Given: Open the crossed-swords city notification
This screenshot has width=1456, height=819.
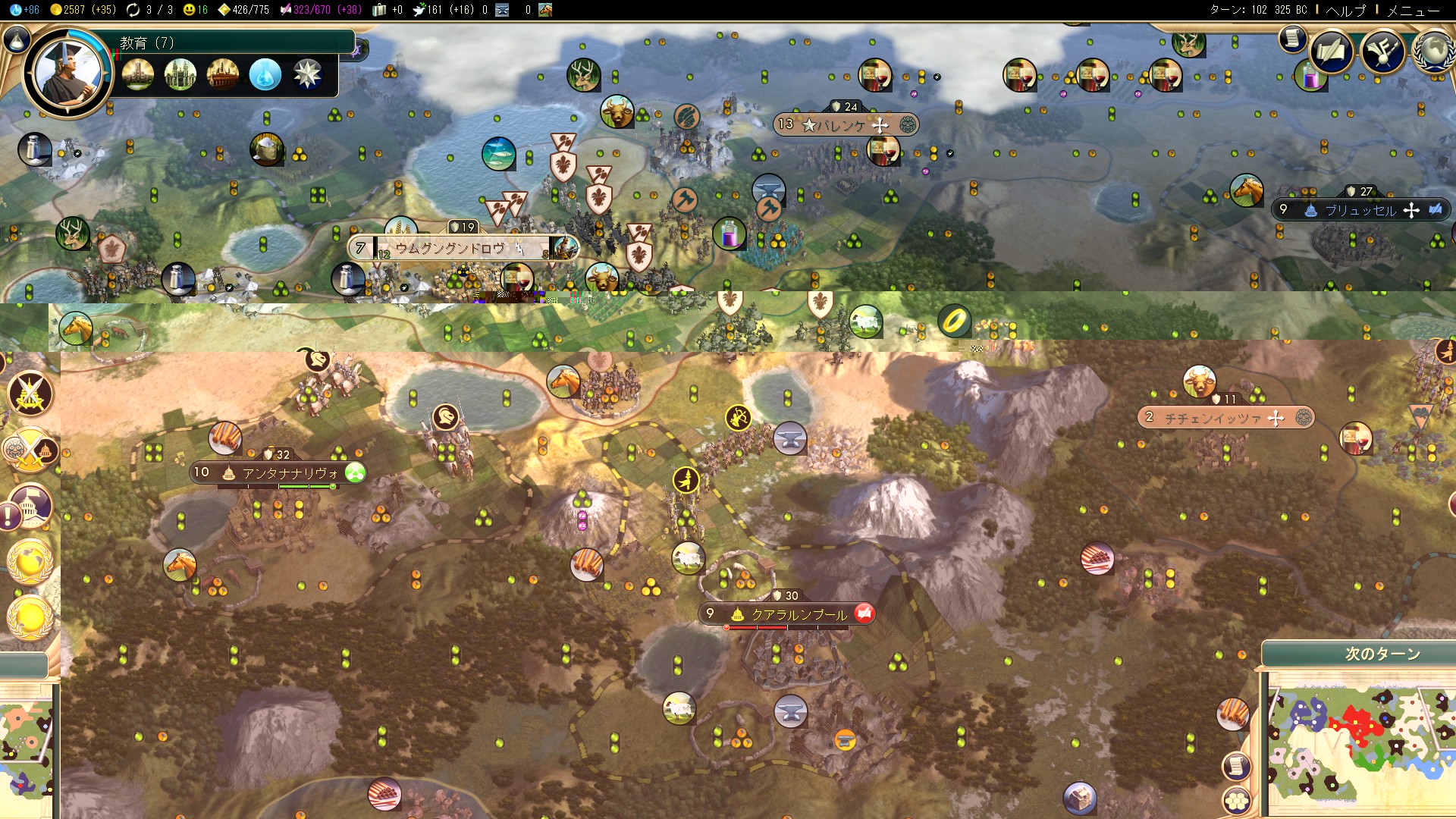Looking at the screenshot, I should pyautogui.click(x=30, y=394).
